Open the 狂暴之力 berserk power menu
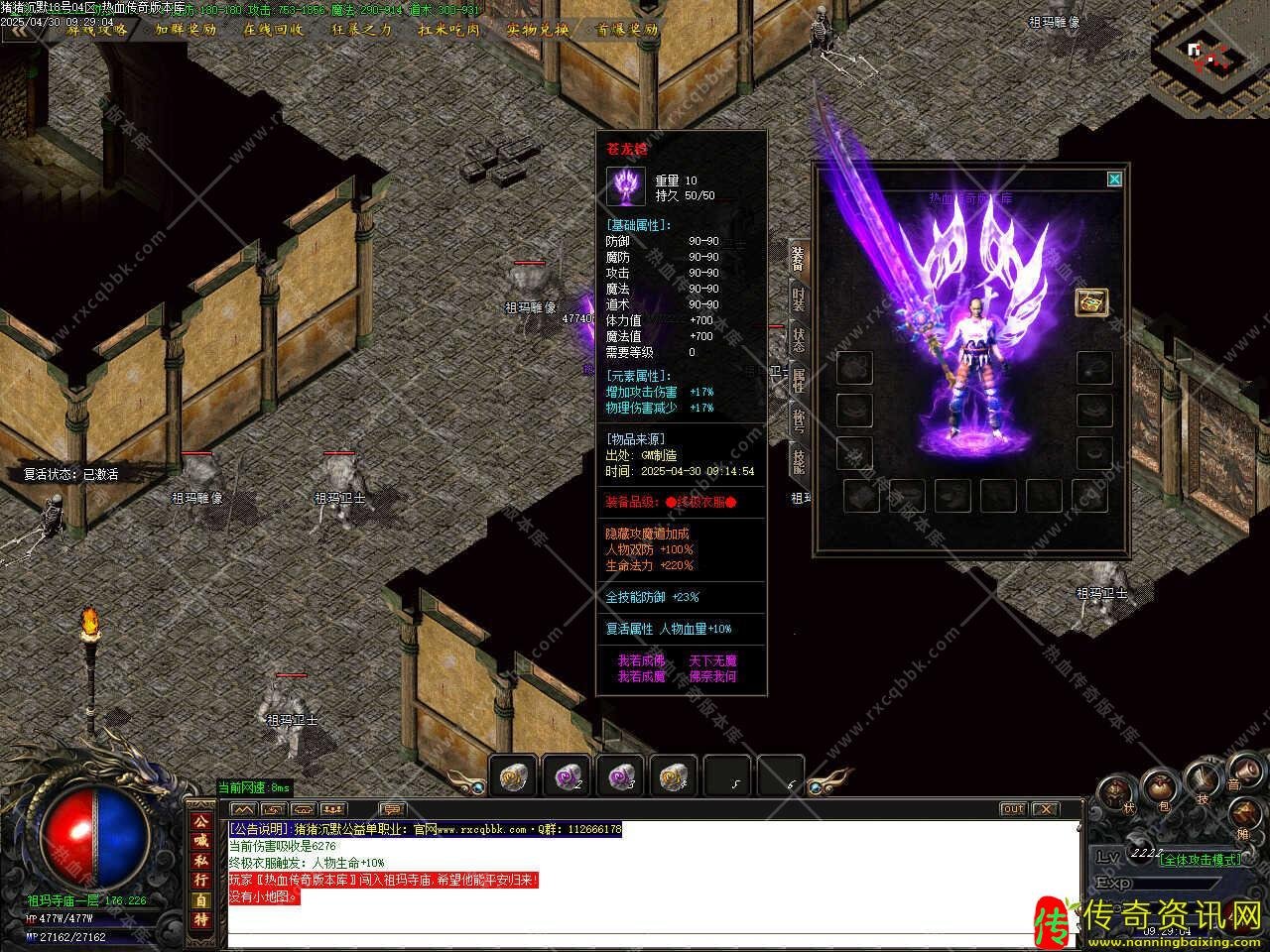The image size is (1270, 952). click(x=361, y=30)
